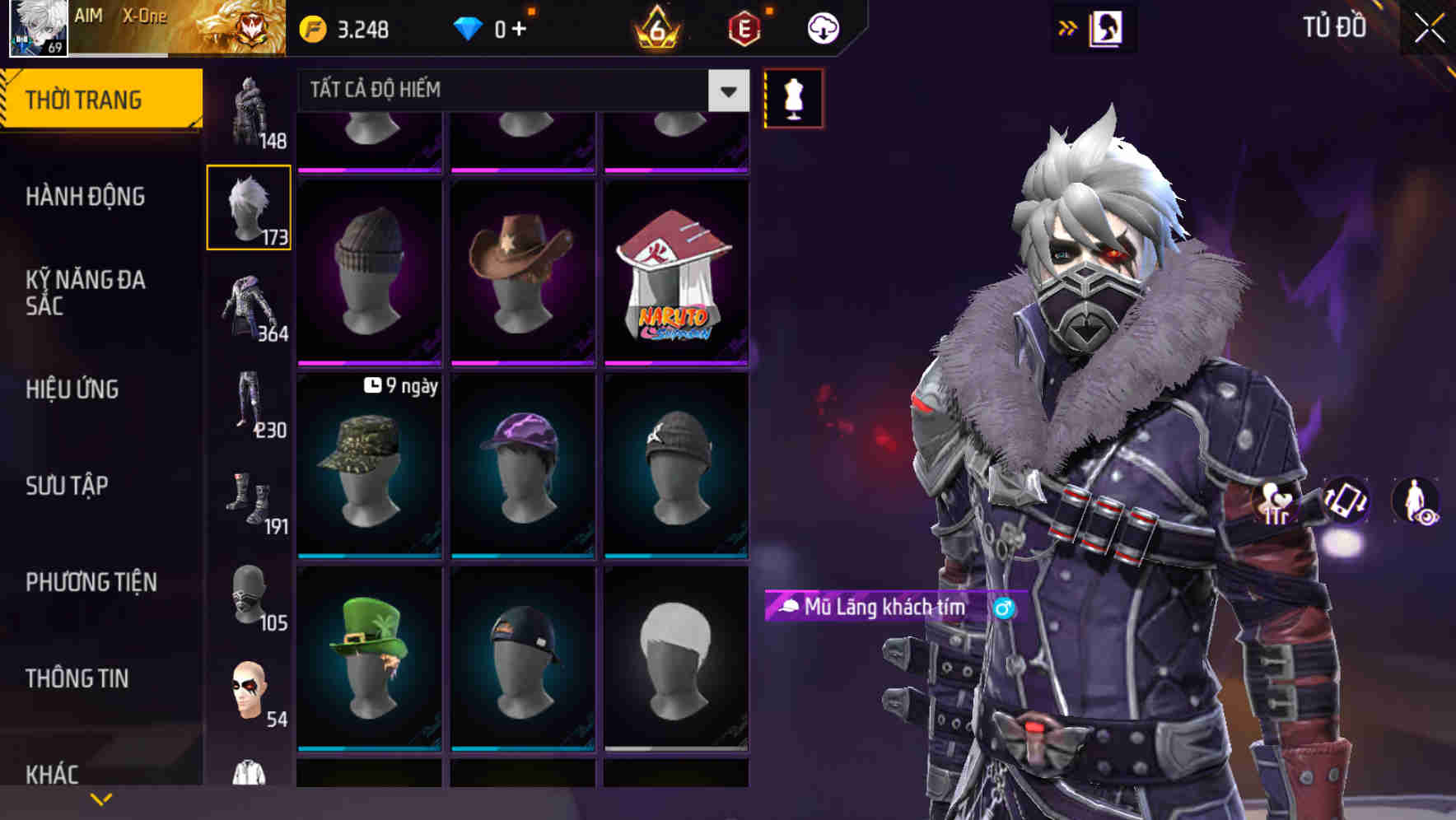Open the TẤT CẢ ĐỘ HIẾM rarity dropdown
Viewport: 1456px width, 820px height.
click(x=511, y=91)
